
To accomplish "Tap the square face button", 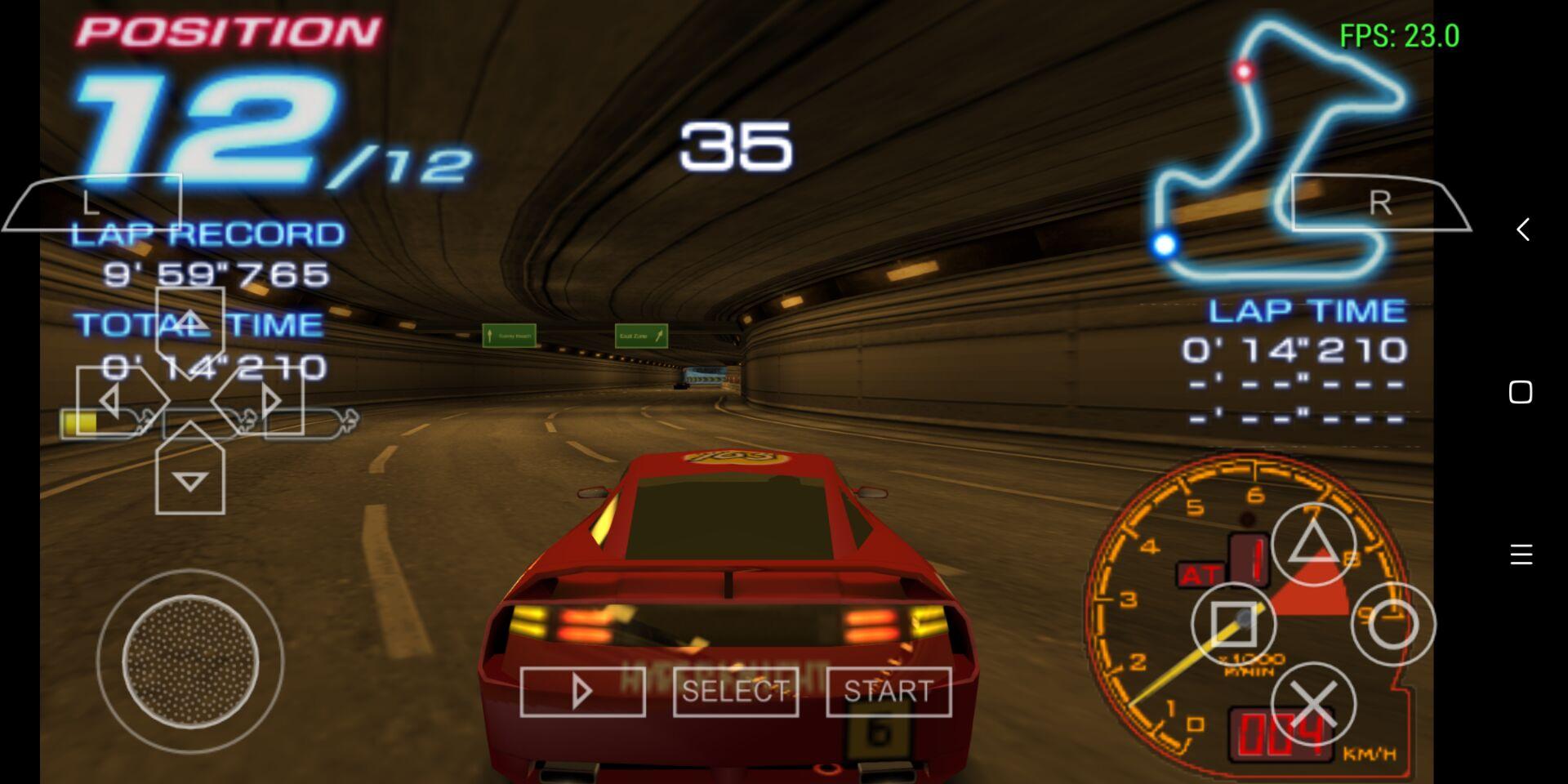I will [x=1233, y=625].
